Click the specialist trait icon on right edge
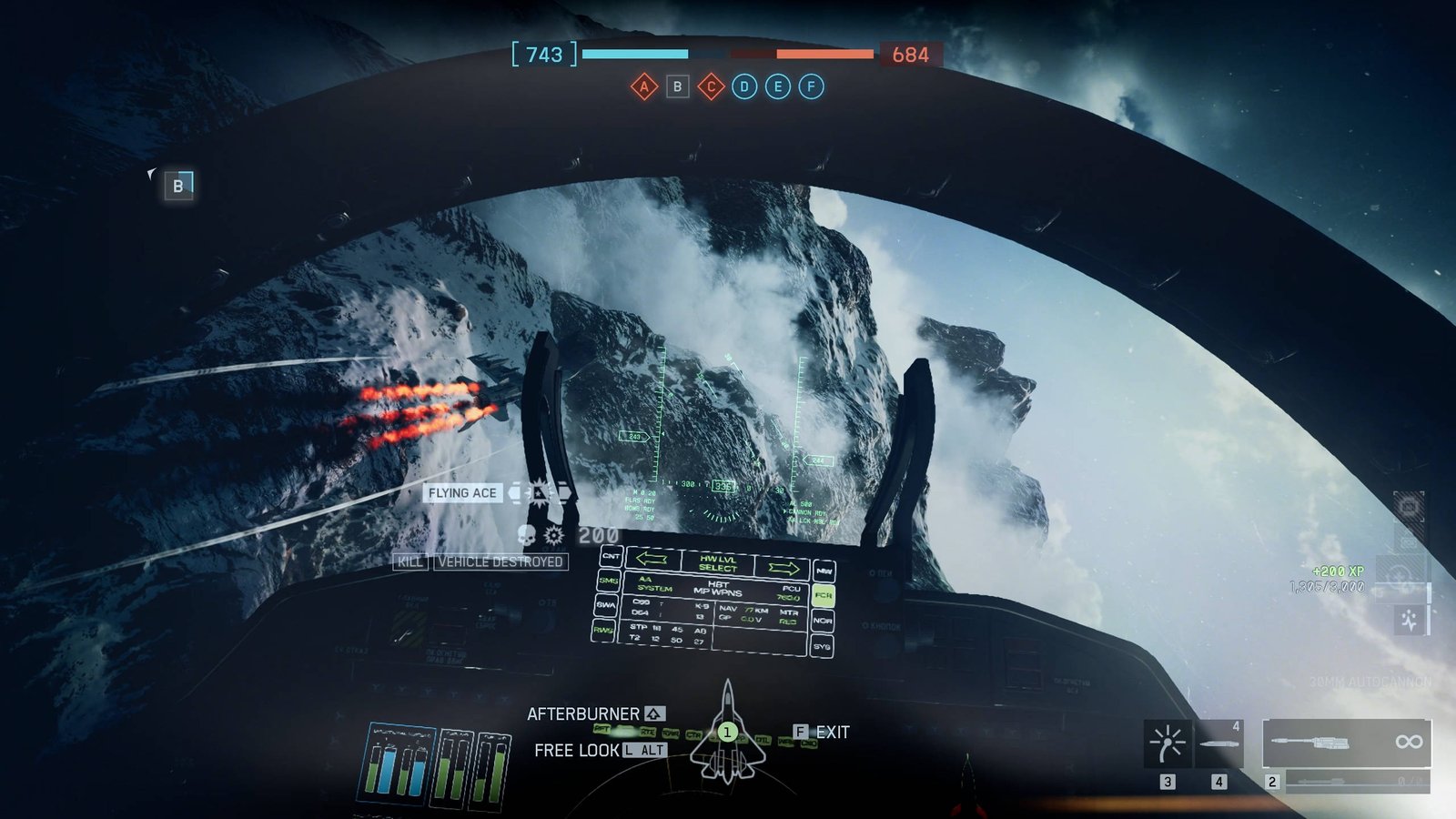This screenshot has width=1456, height=819. (x=1409, y=621)
